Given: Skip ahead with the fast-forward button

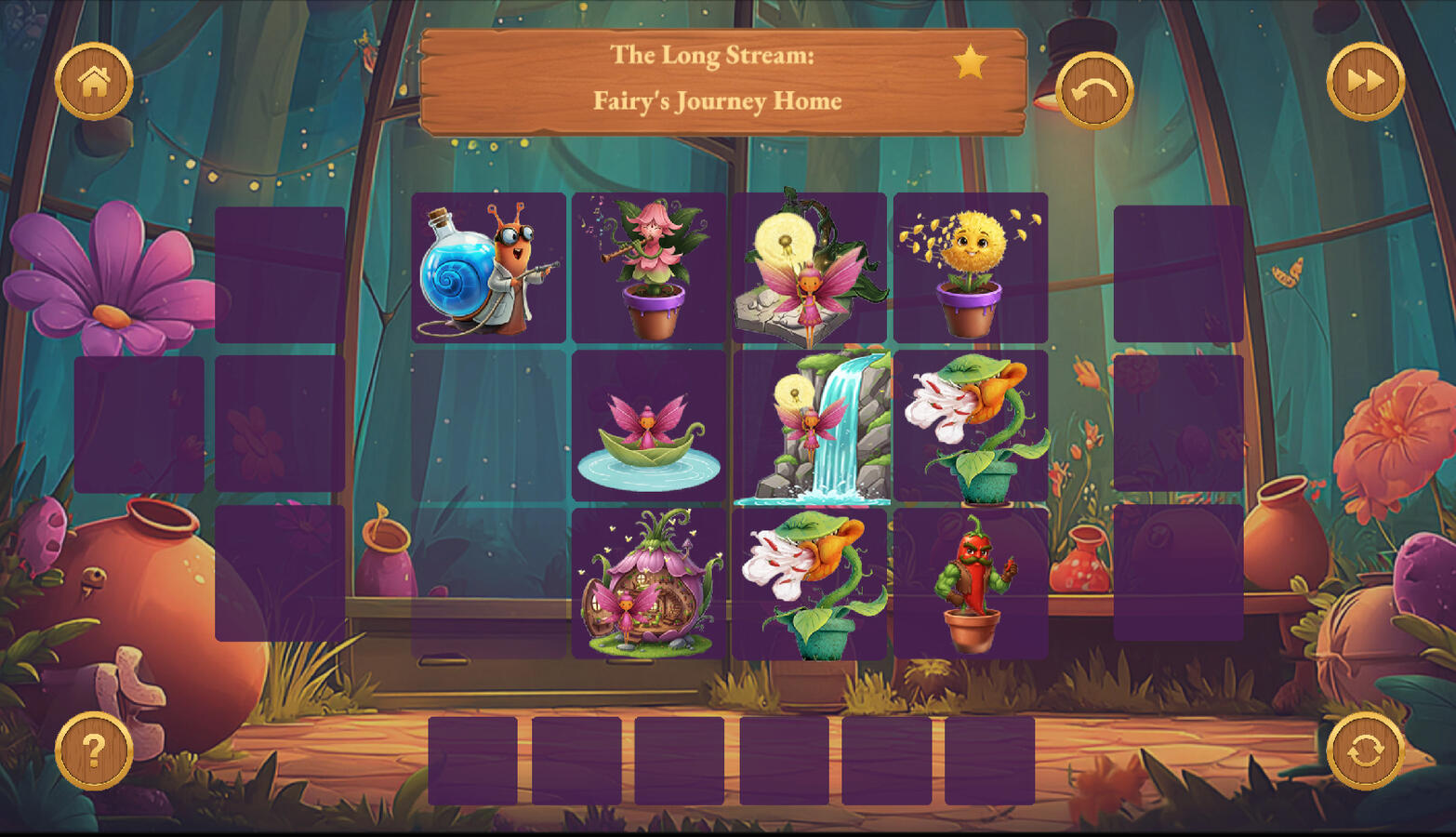Looking at the screenshot, I should (1365, 82).
